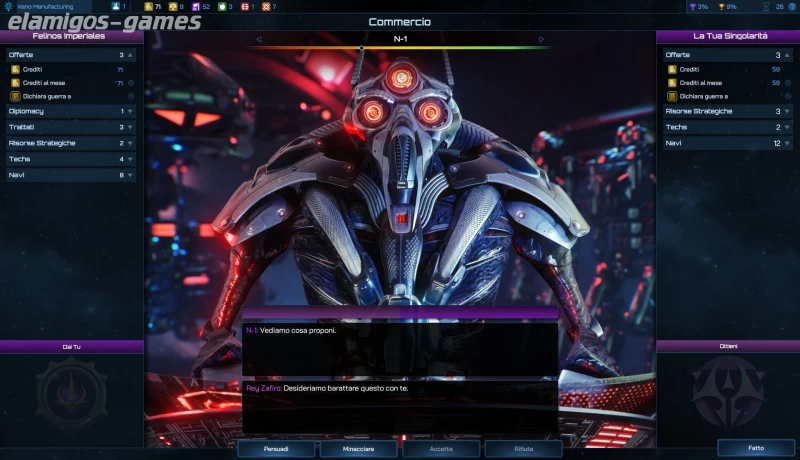Decline the trade with Rifiuta

click(x=523, y=449)
